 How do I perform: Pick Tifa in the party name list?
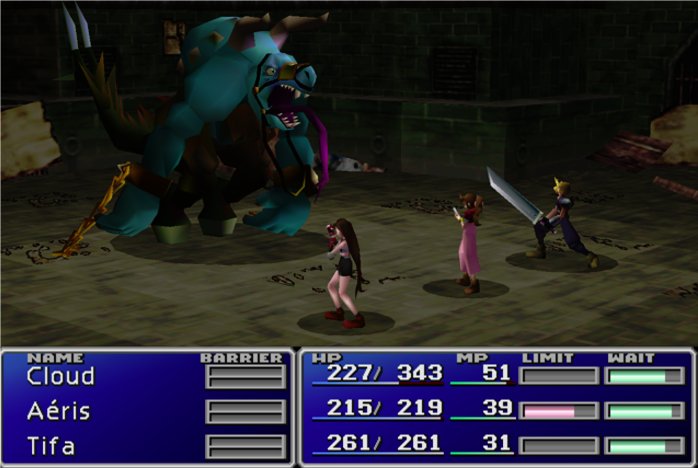(50, 445)
